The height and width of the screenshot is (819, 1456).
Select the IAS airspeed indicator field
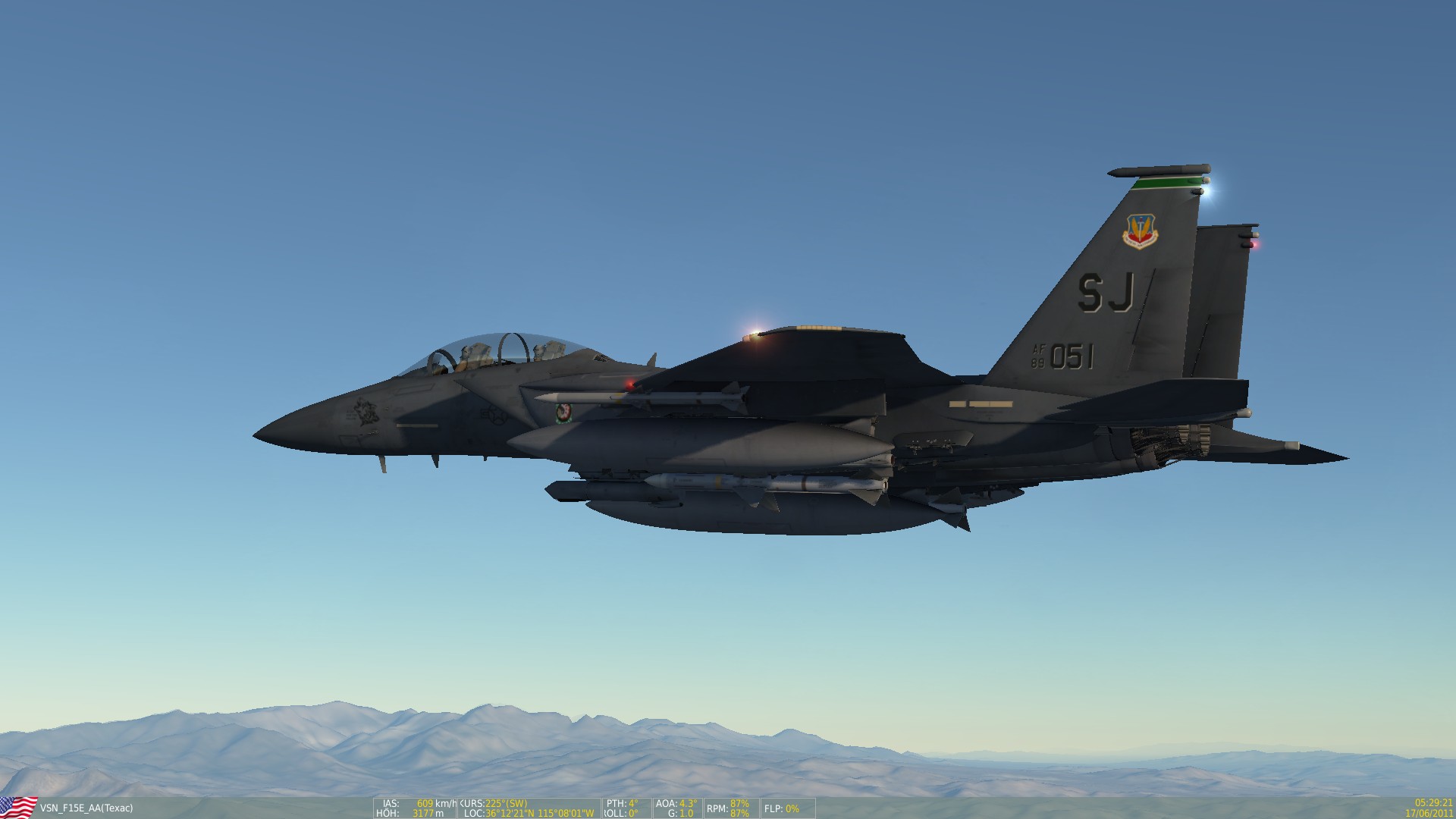pos(391,803)
